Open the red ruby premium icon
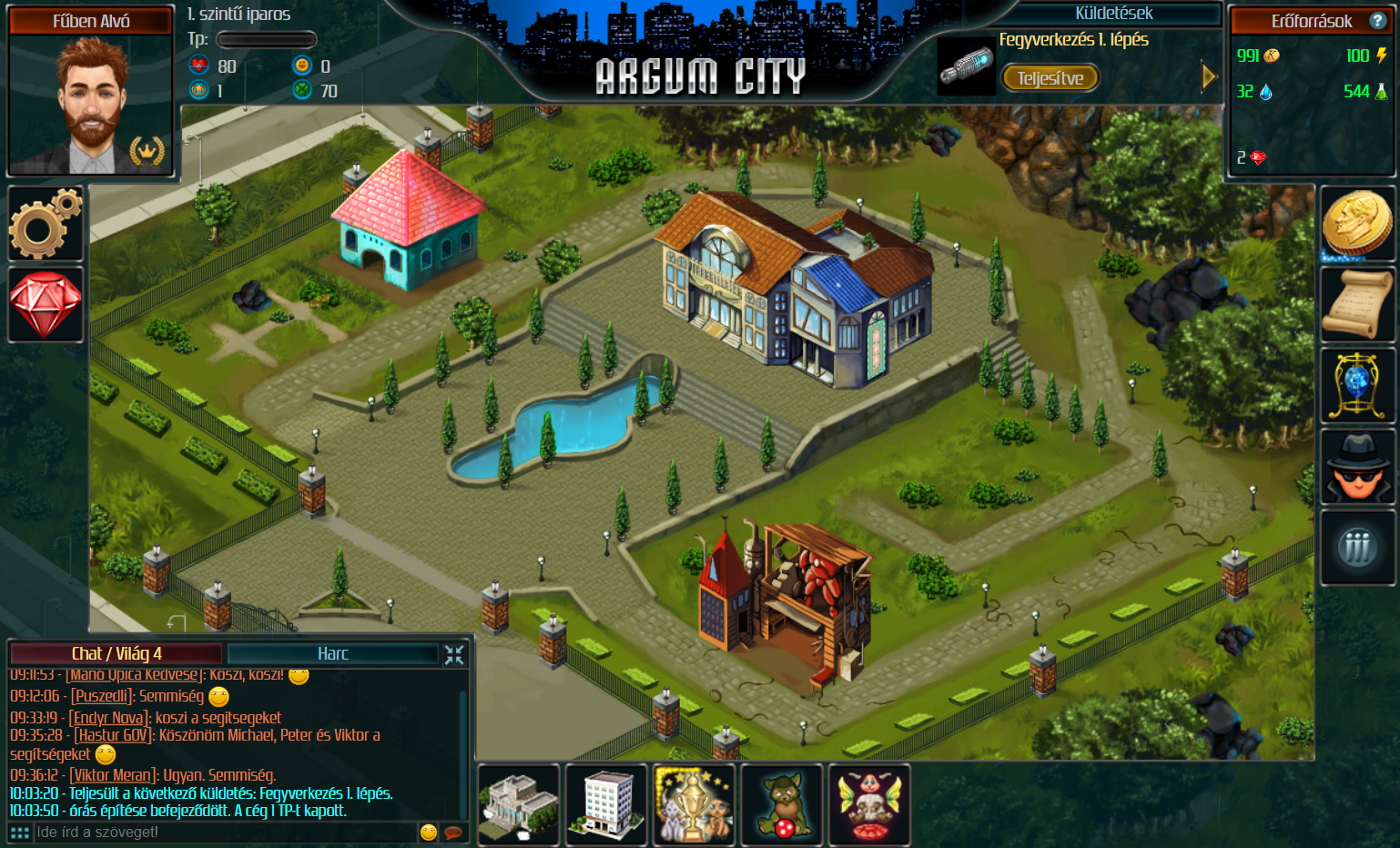1400x848 pixels. (45, 304)
